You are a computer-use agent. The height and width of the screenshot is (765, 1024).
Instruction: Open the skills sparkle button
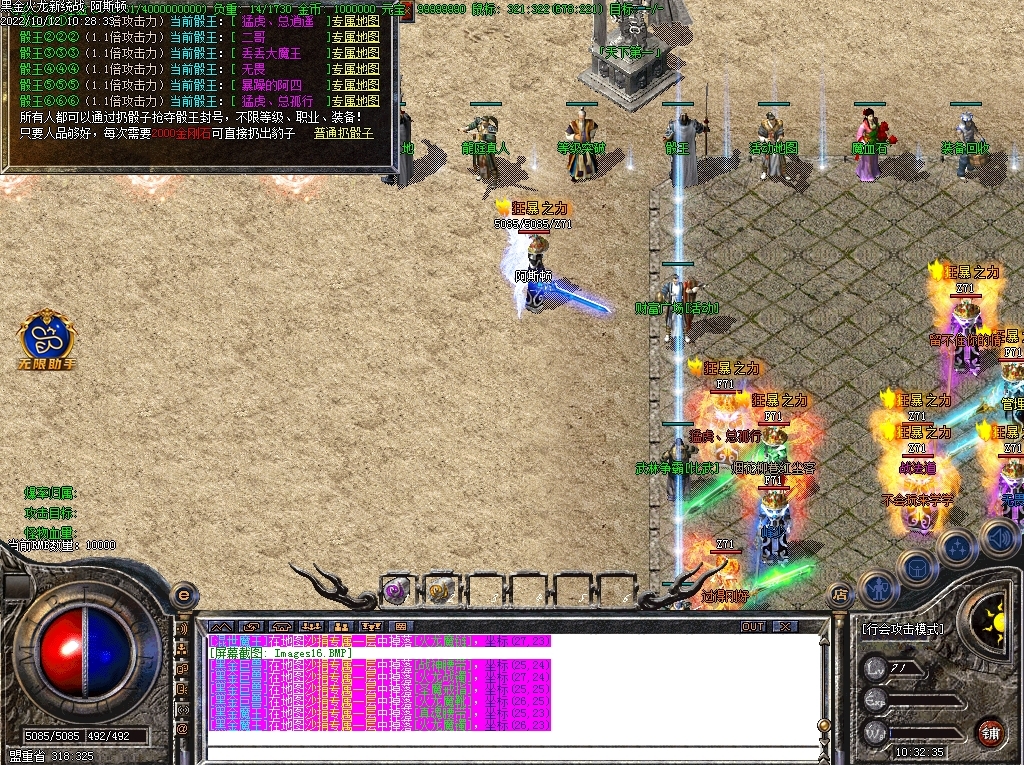957,548
